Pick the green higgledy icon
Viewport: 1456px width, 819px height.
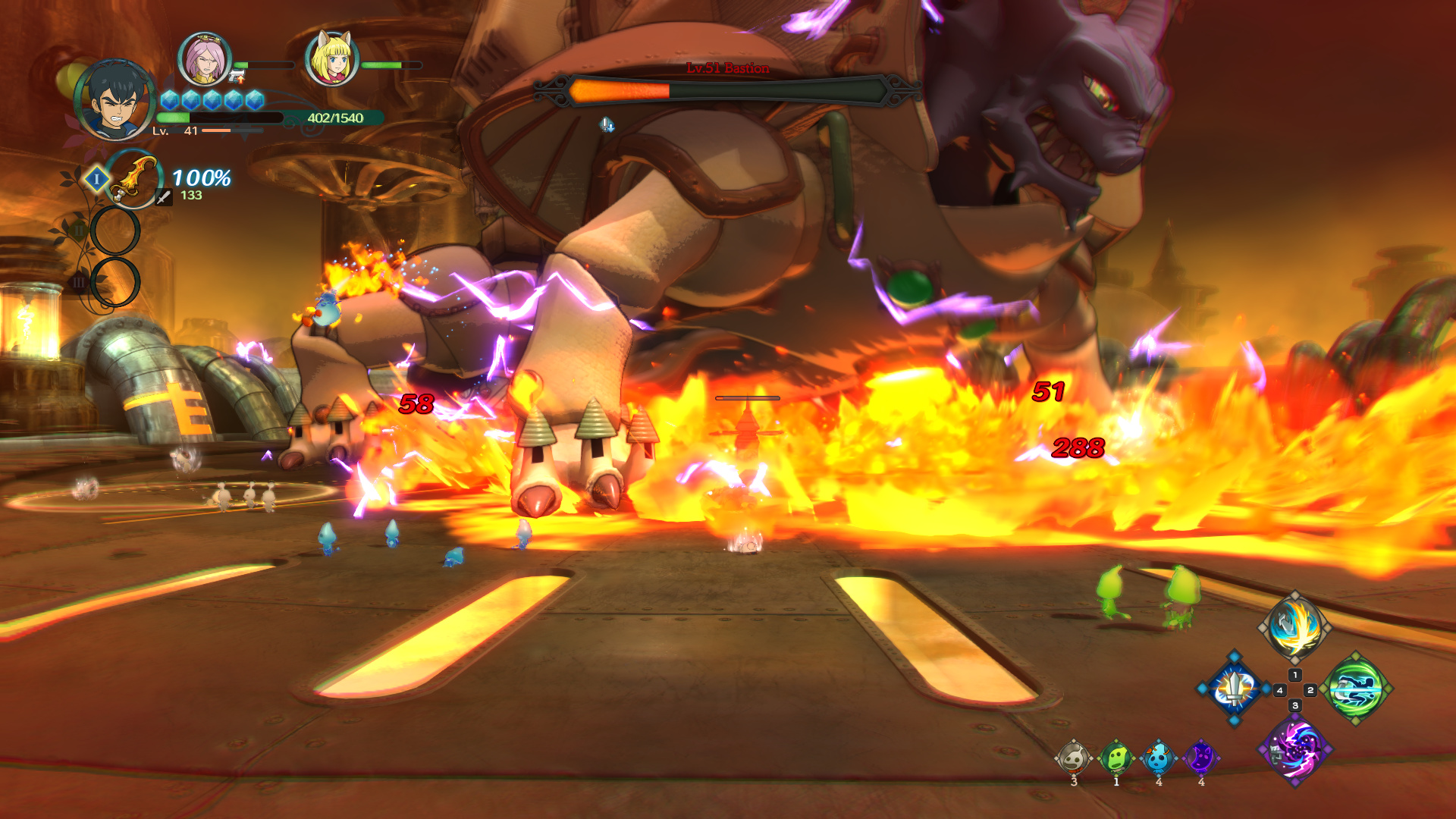coord(1116,757)
